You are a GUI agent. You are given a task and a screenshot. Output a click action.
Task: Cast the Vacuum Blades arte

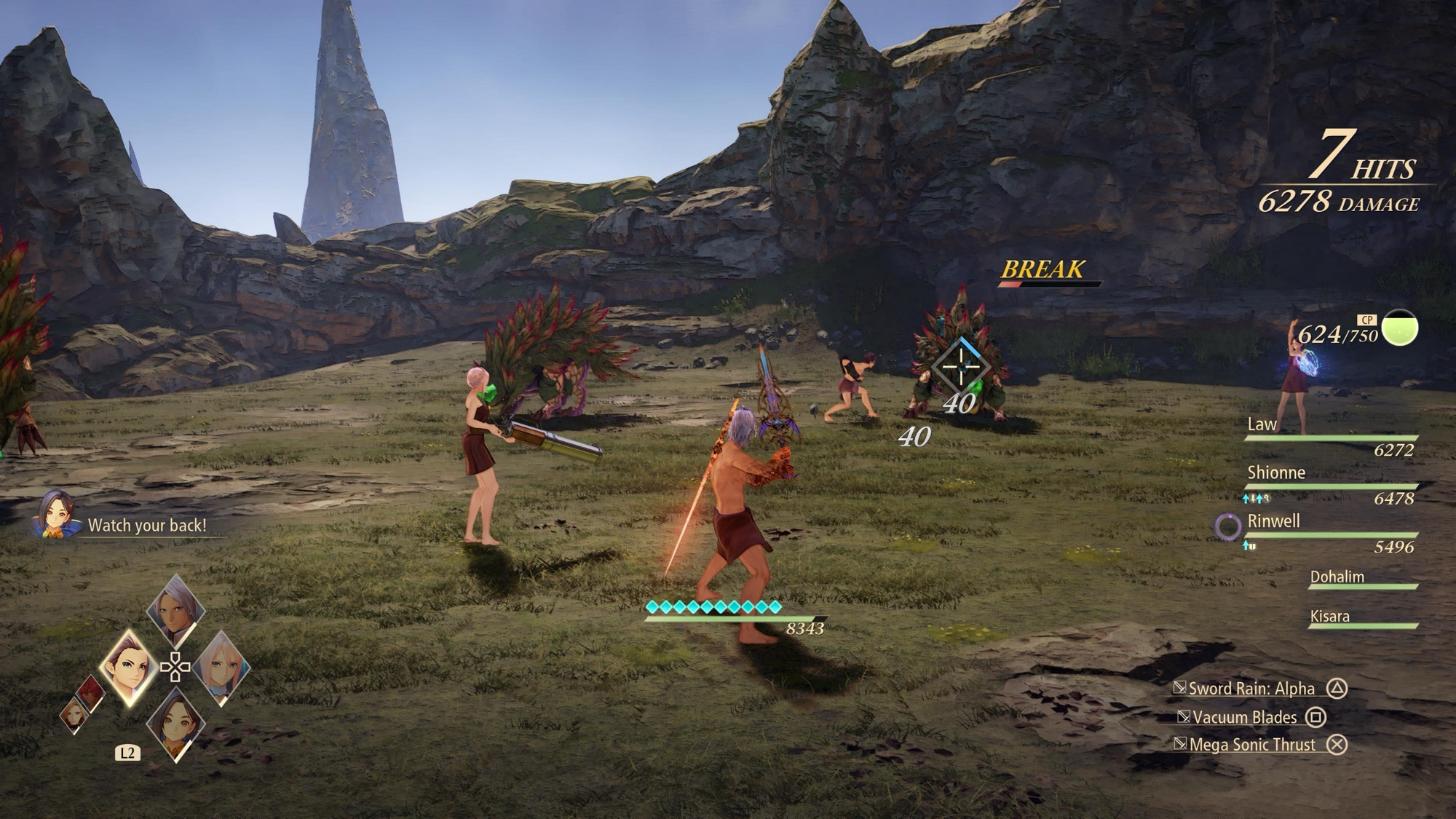[1245, 717]
